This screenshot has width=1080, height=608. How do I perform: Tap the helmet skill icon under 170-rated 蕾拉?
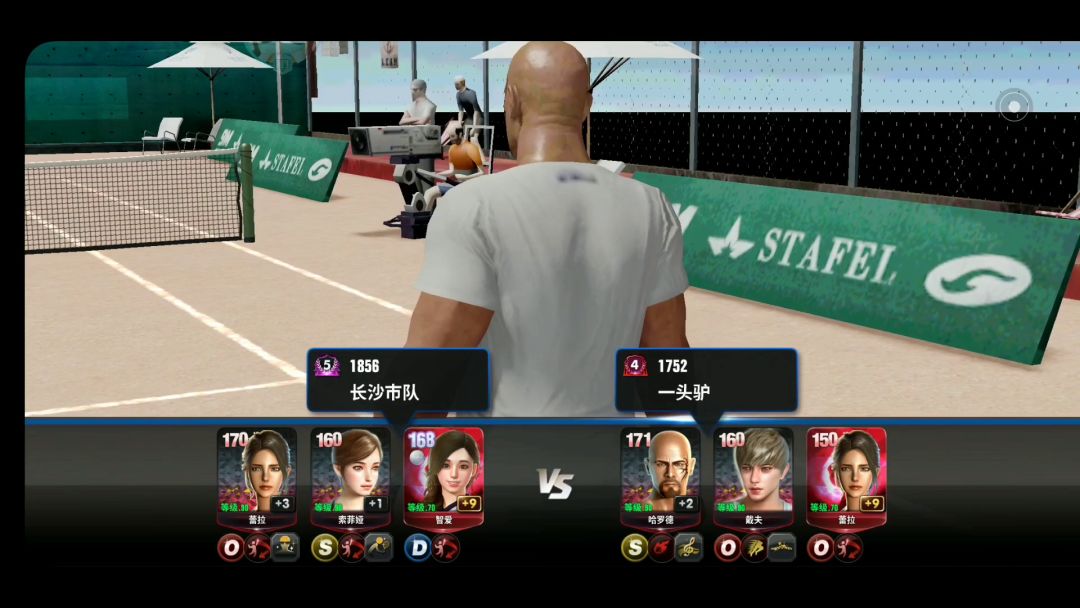click(285, 548)
